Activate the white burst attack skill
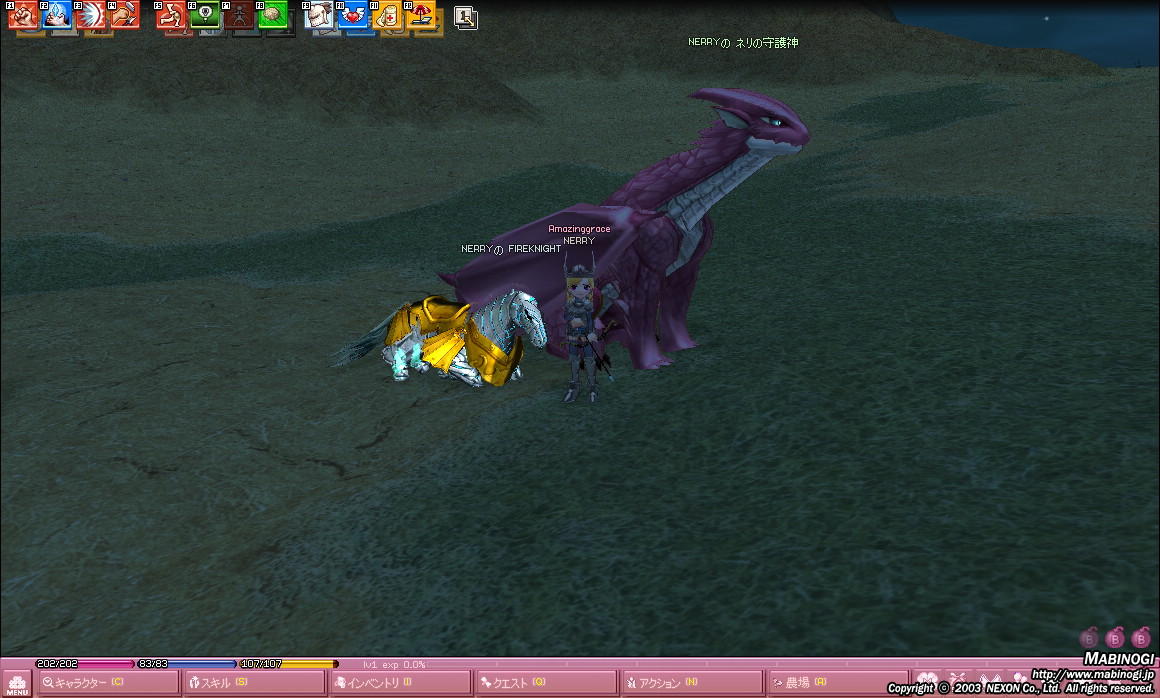This screenshot has width=1160, height=698. click(90, 14)
